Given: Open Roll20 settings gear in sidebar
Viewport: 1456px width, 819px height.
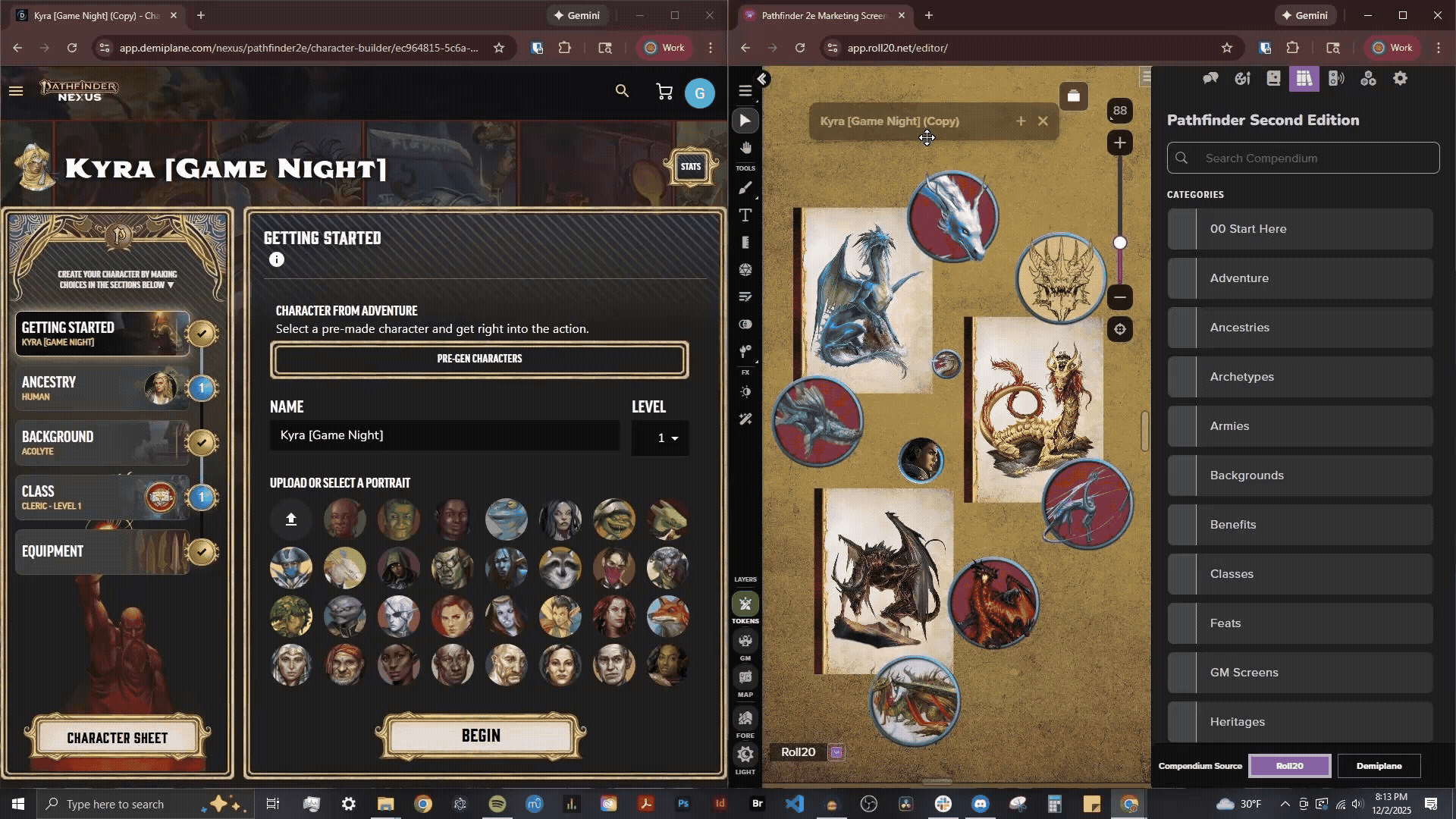Looking at the screenshot, I should (x=1401, y=78).
